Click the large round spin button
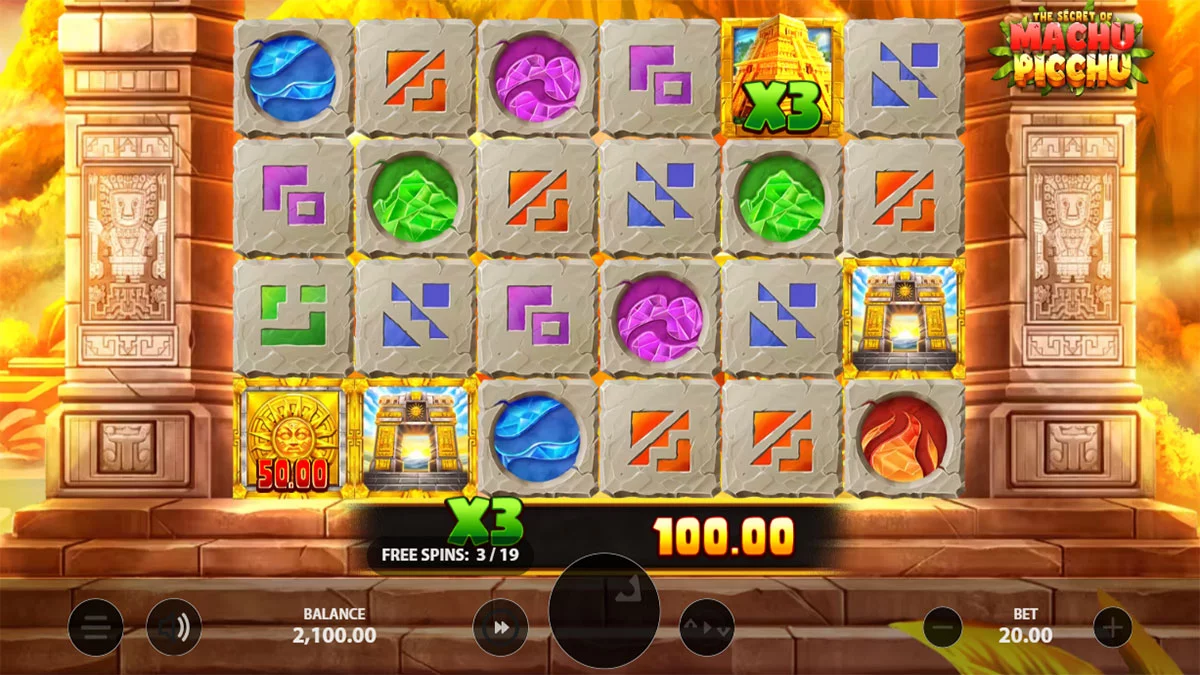This screenshot has width=1200, height=675. (x=604, y=610)
